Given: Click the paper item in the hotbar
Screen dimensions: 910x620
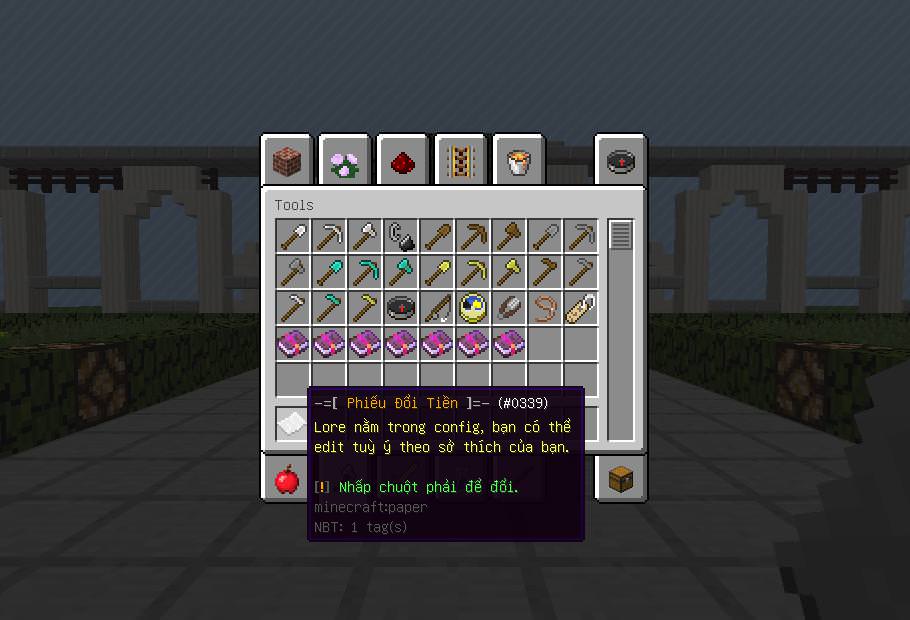Looking at the screenshot, I should point(292,424).
